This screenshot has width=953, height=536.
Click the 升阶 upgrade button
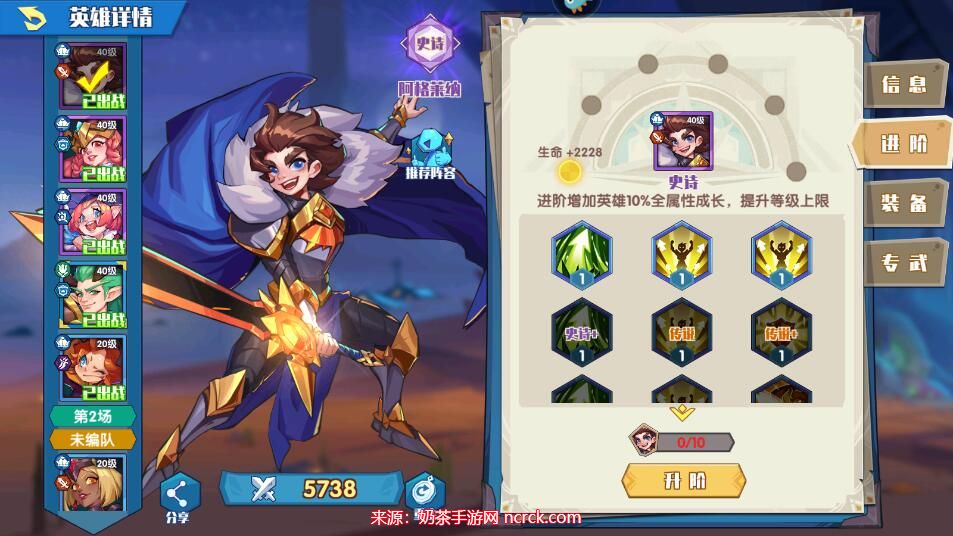(684, 480)
